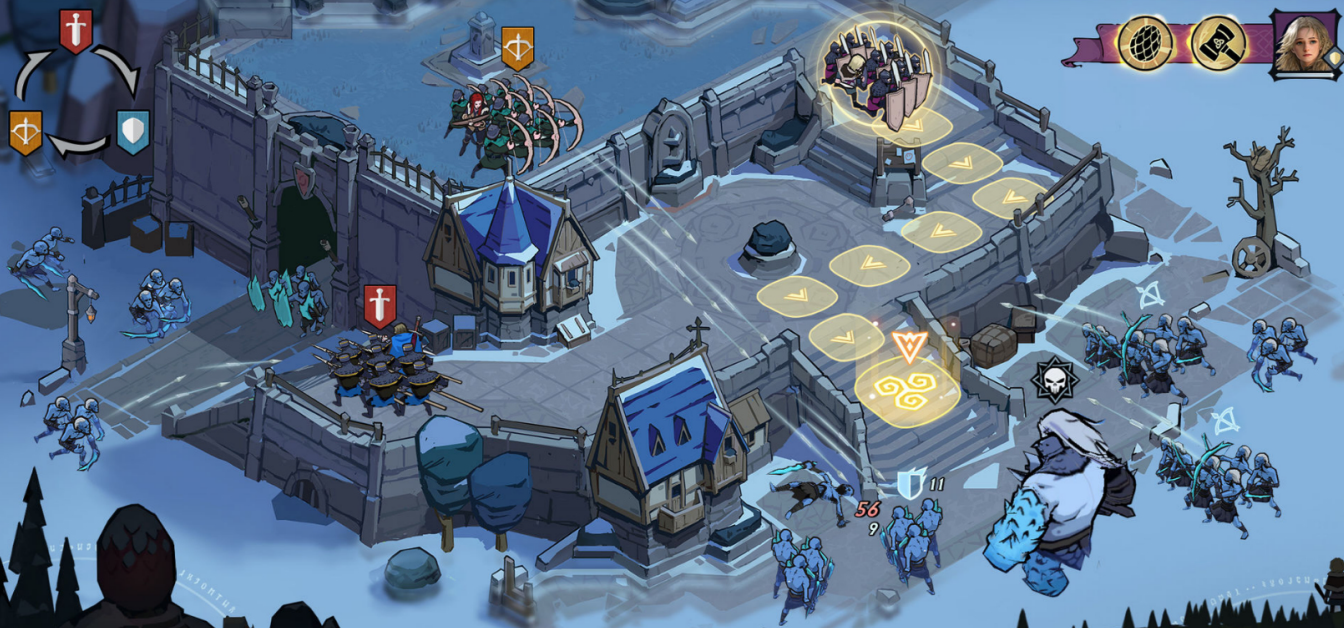
Task: Open the blonde hero portrait
Action: [x=1304, y=43]
